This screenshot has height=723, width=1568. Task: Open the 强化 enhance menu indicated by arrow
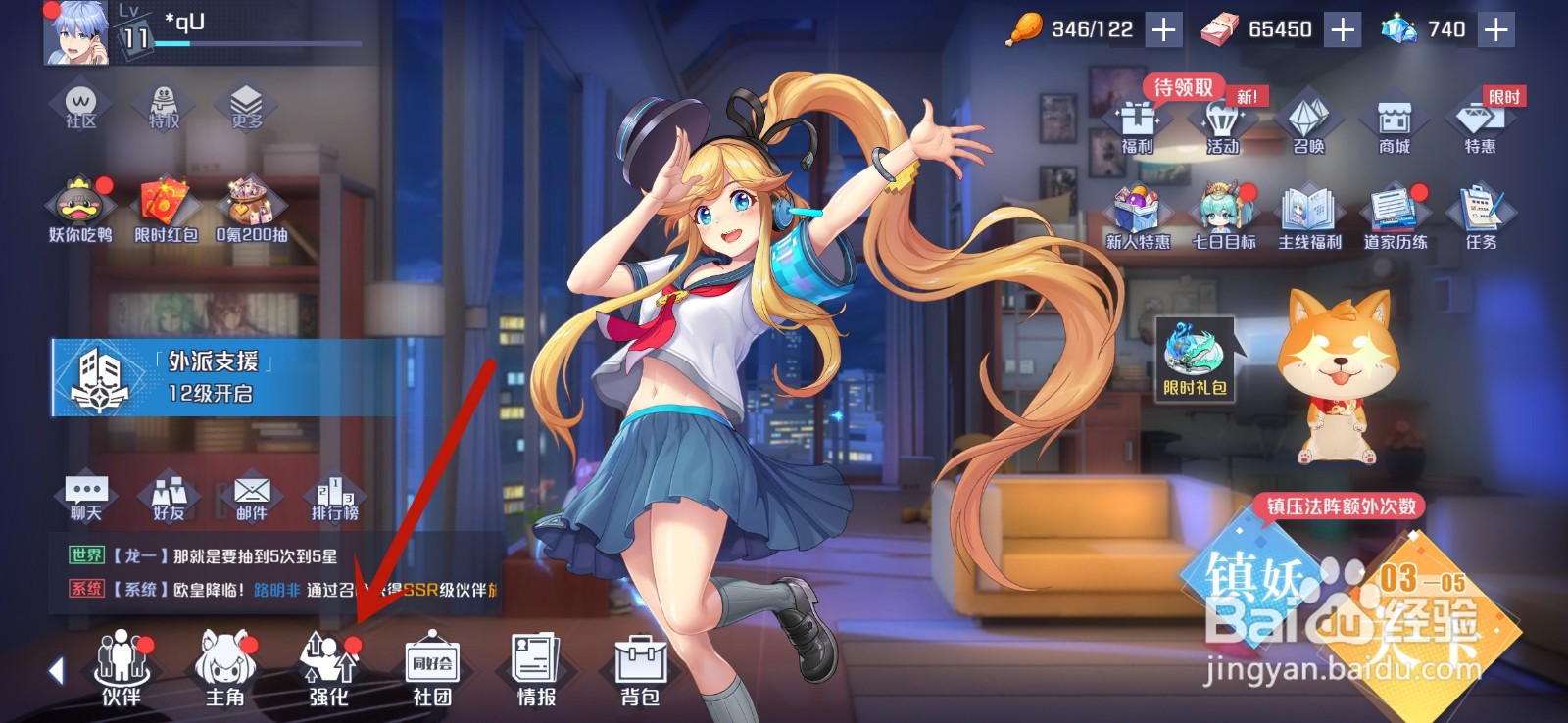pyautogui.click(x=332, y=672)
